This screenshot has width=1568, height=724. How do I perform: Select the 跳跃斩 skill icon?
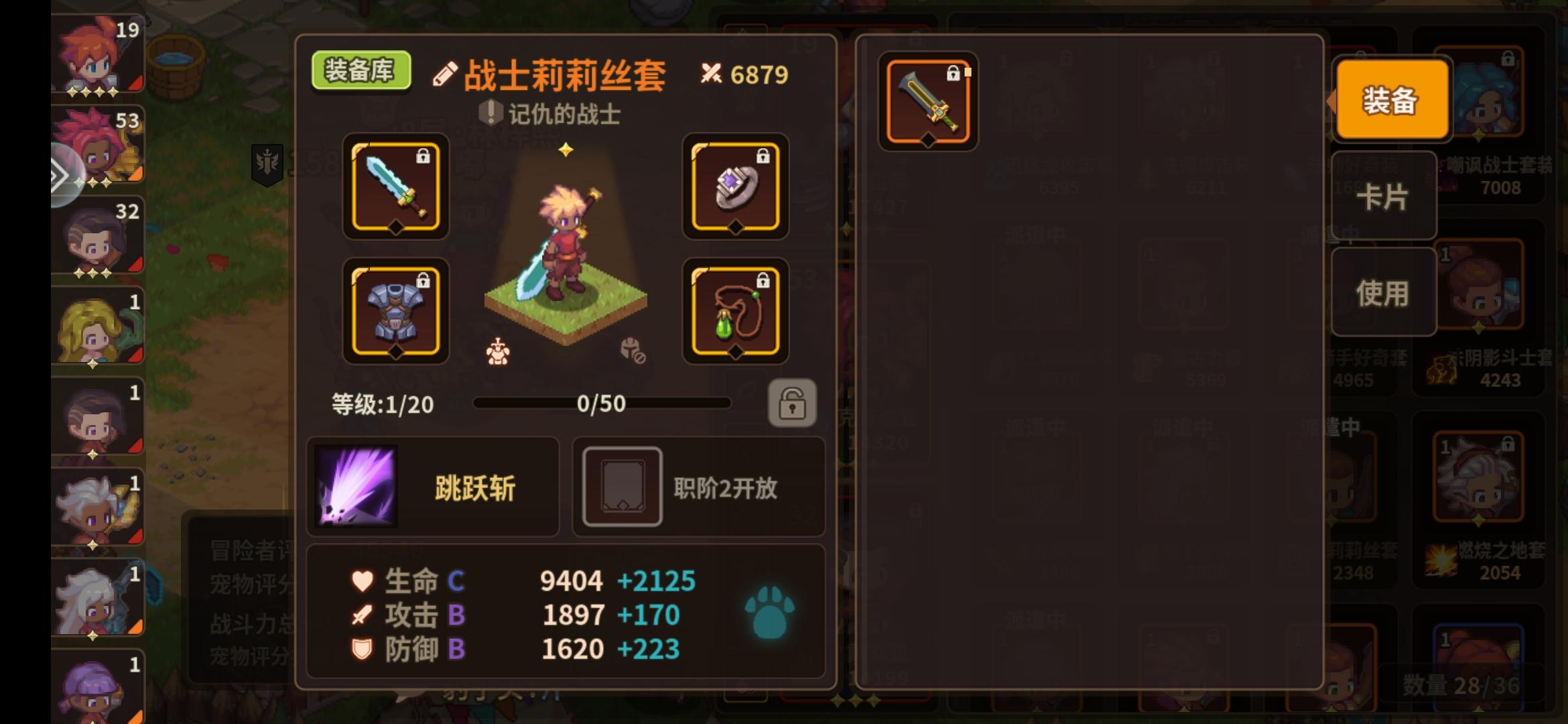click(356, 487)
